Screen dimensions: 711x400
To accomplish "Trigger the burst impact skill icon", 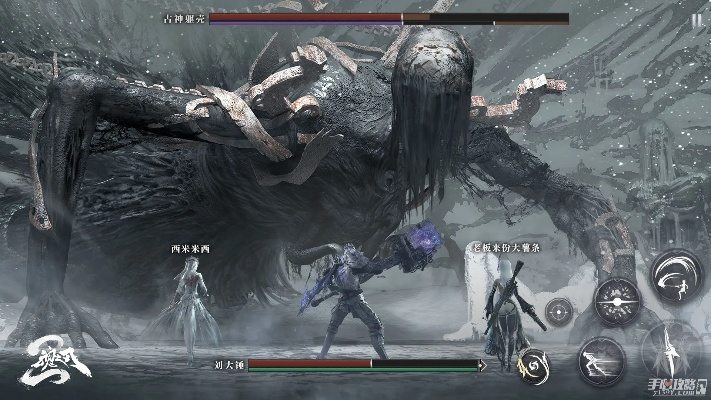I will 616,300.
